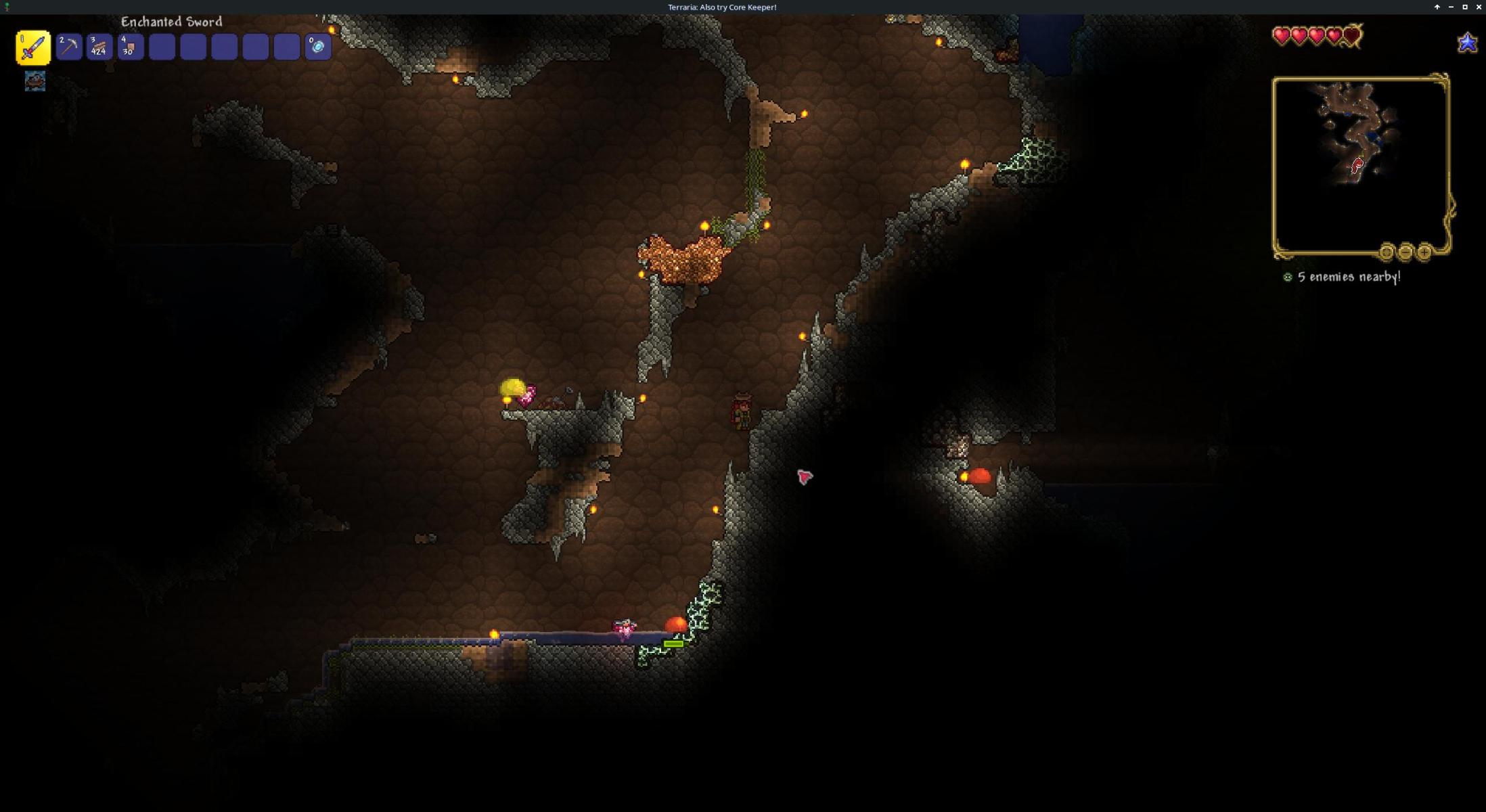The image size is (1486, 812).
Task: Close the Terraria game window
Action: (1479, 7)
